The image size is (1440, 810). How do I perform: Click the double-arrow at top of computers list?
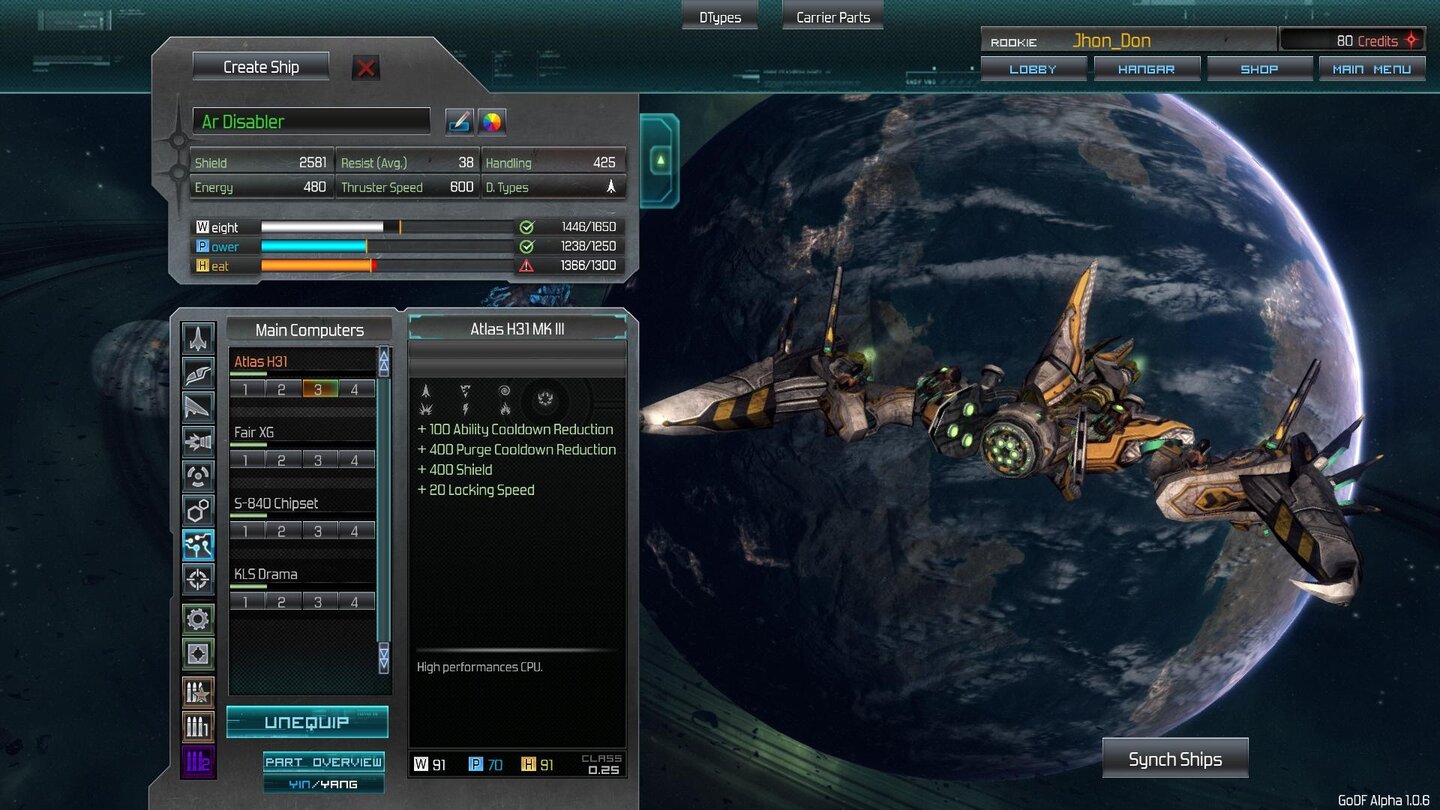[x=383, y=359]
